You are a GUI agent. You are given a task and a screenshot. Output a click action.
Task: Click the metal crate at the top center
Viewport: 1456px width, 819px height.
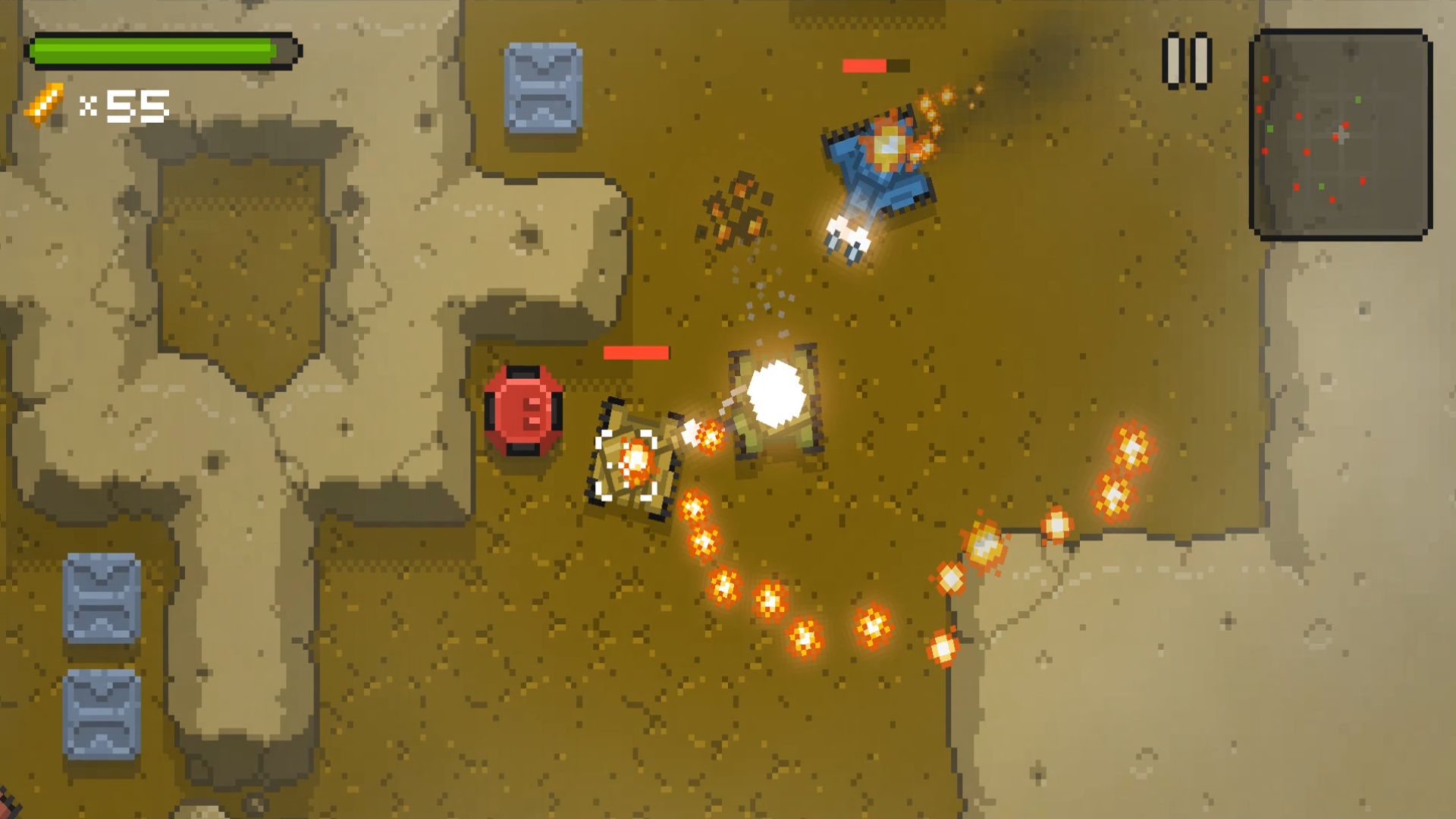point(544,87)
